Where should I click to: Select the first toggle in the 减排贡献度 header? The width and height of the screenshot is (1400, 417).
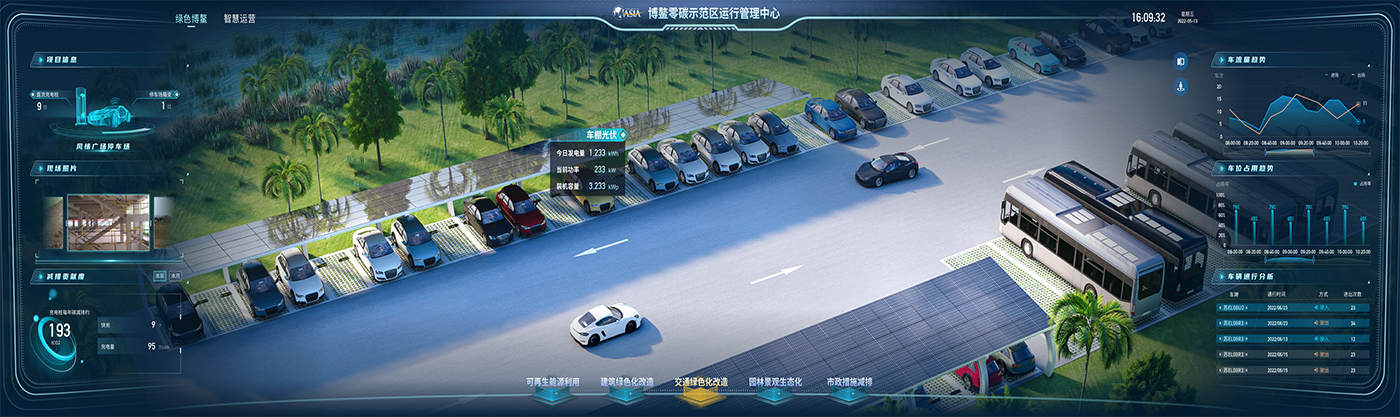click(159, 275)
